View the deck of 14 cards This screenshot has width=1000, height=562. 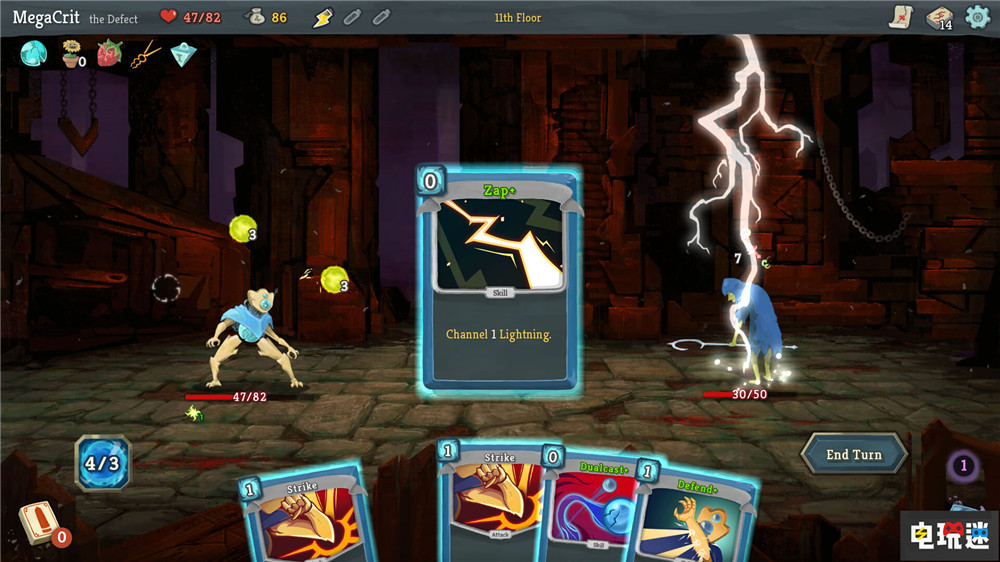pyautogui.click(x=938, y=17)
